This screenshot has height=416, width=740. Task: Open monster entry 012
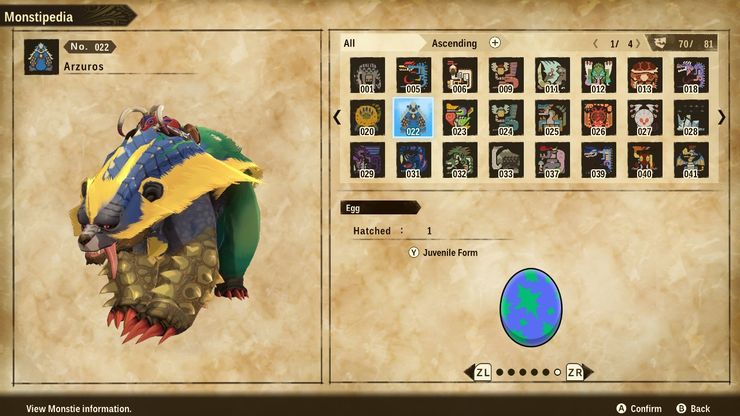coord(598,75)
